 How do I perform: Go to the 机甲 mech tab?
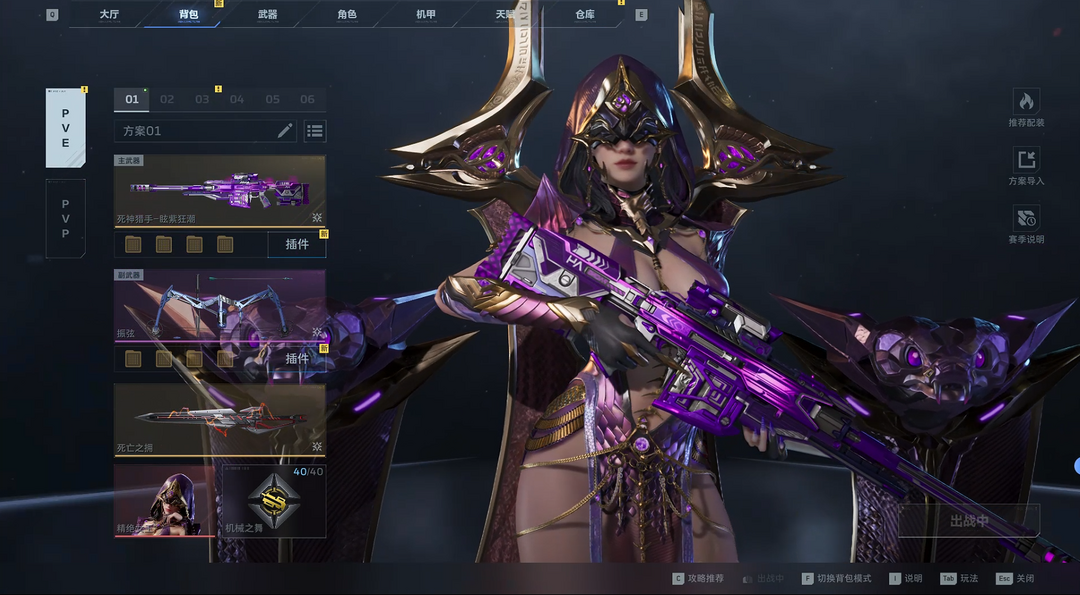pos(426,15)
